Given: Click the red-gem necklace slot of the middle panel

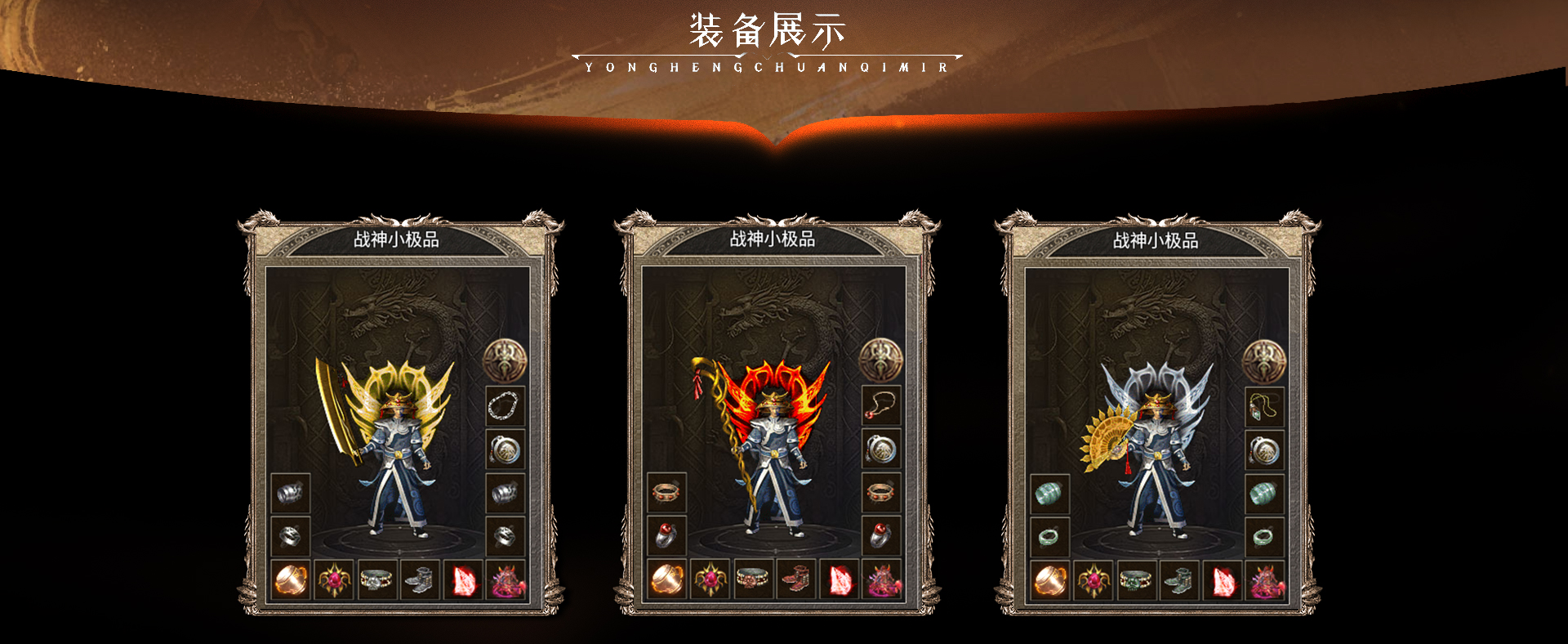Looking at the screenshot, I should 880,406.
